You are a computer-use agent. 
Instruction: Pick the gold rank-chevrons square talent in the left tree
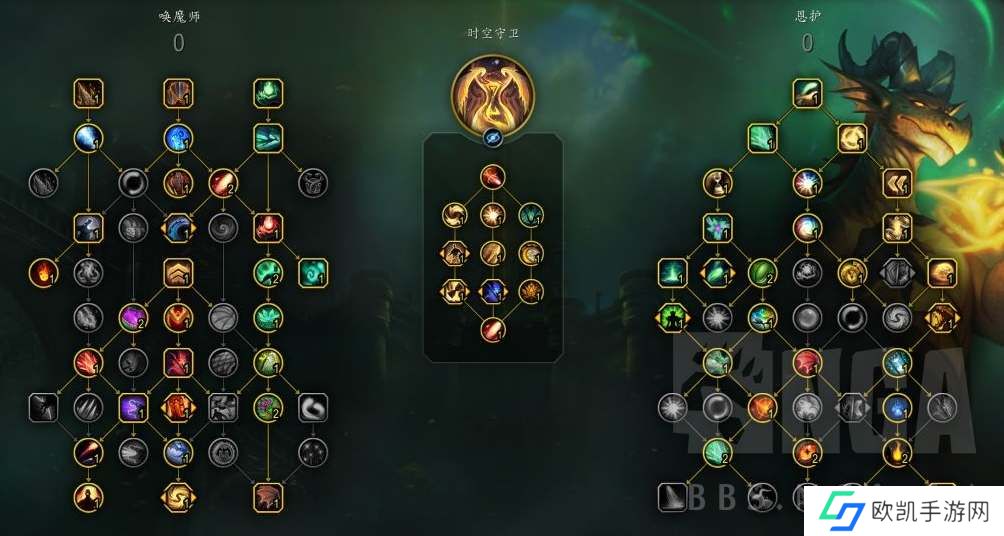178,271
